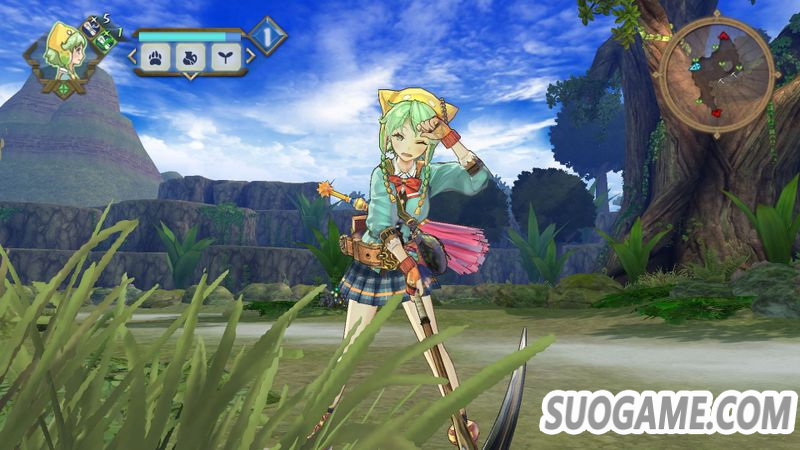Image resolution: width=800 pixels, height=450 pixels.
Task: Click the blue diamond showing number 1
Action: 267,36
